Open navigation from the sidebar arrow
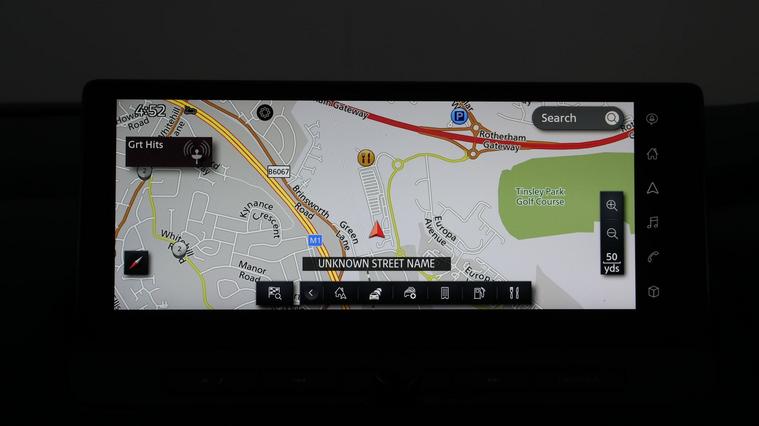Image resolution: width=759 pixels, height=426 pixels. 652,188
